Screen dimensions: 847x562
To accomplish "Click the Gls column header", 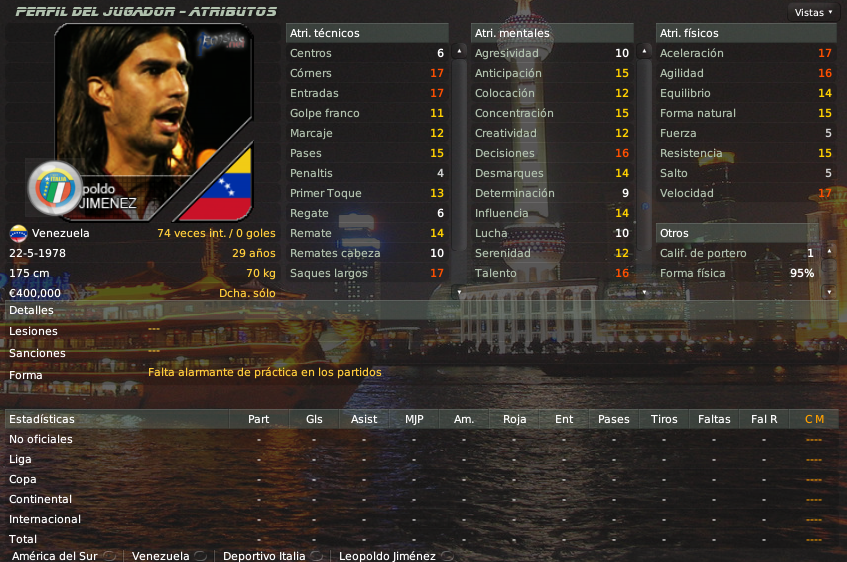I will (314, 419).
